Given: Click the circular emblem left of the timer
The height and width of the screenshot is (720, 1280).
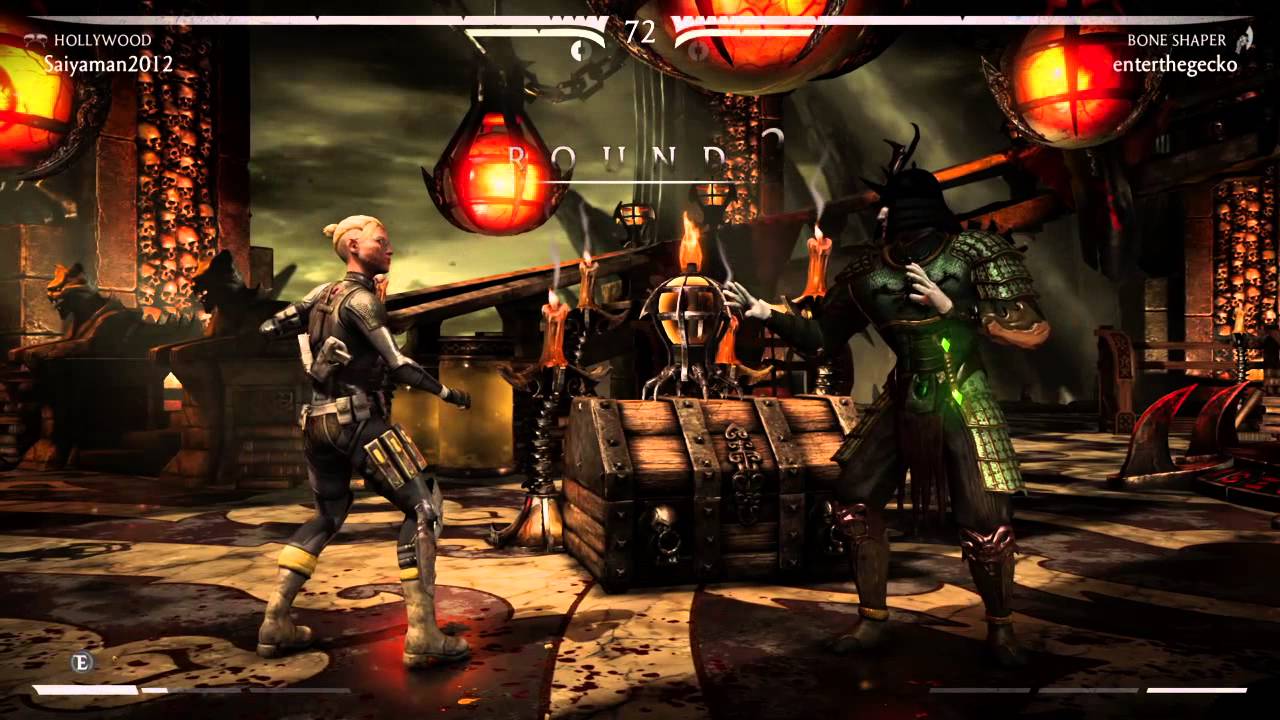Looking at the screenshot, I should click(580, 50).
